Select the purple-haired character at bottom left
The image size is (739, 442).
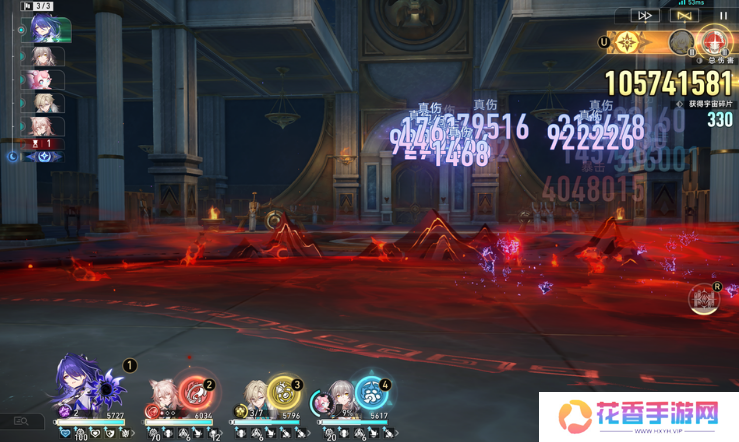click(x=72, y=380)
